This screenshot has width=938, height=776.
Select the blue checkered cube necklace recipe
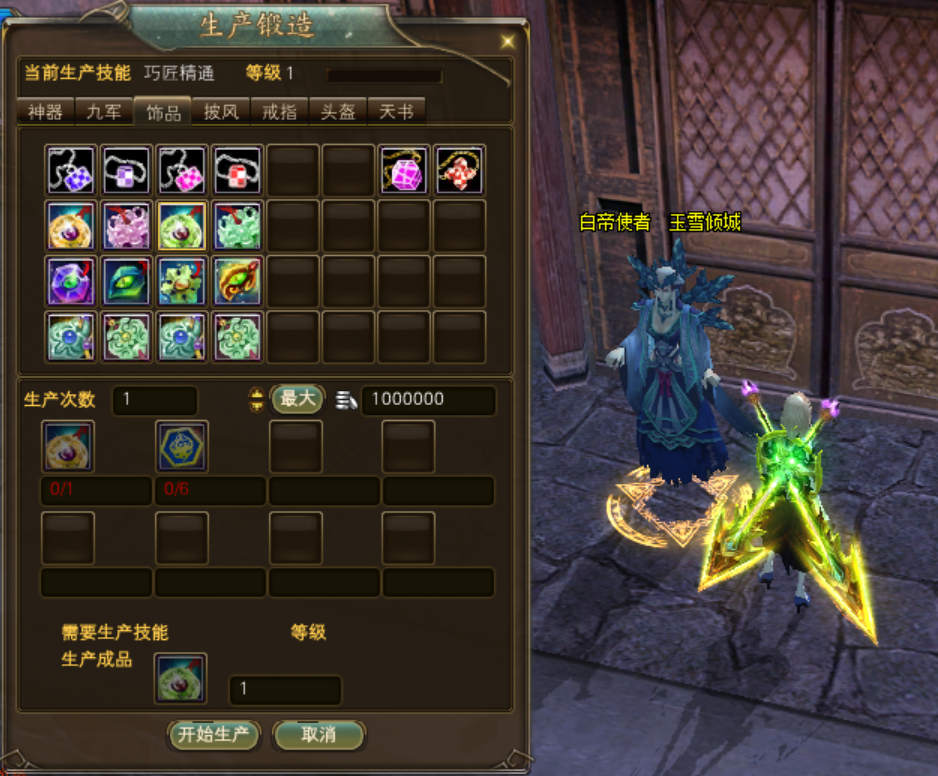coord(71,170)
